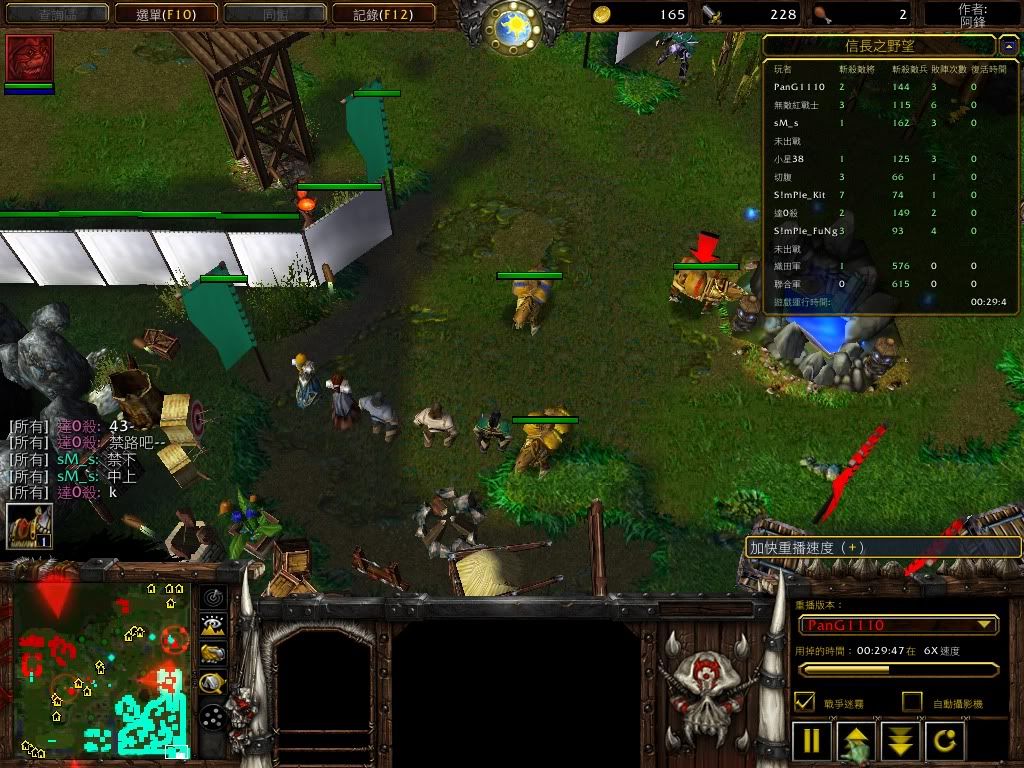Click the day-night clock indicator
The height and width of the screenshot is (768, 1024).
[511, 24]
